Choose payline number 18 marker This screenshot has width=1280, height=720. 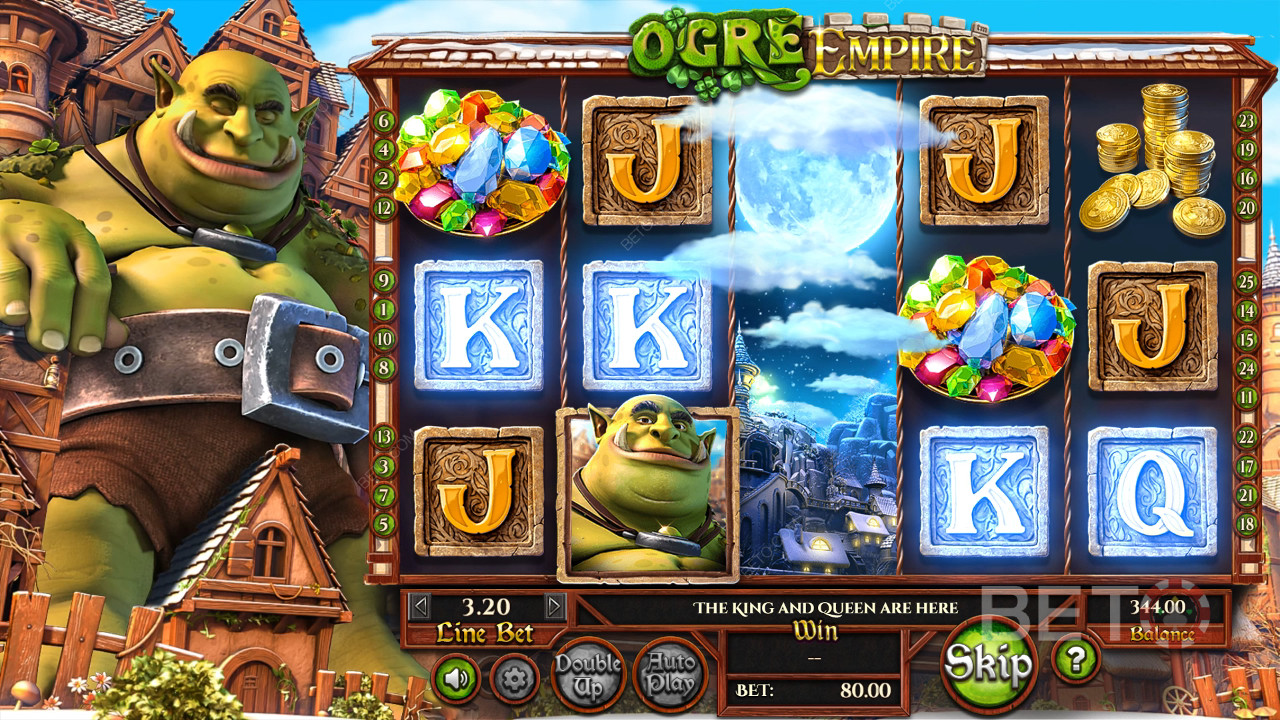click(x=1246, y=523)
